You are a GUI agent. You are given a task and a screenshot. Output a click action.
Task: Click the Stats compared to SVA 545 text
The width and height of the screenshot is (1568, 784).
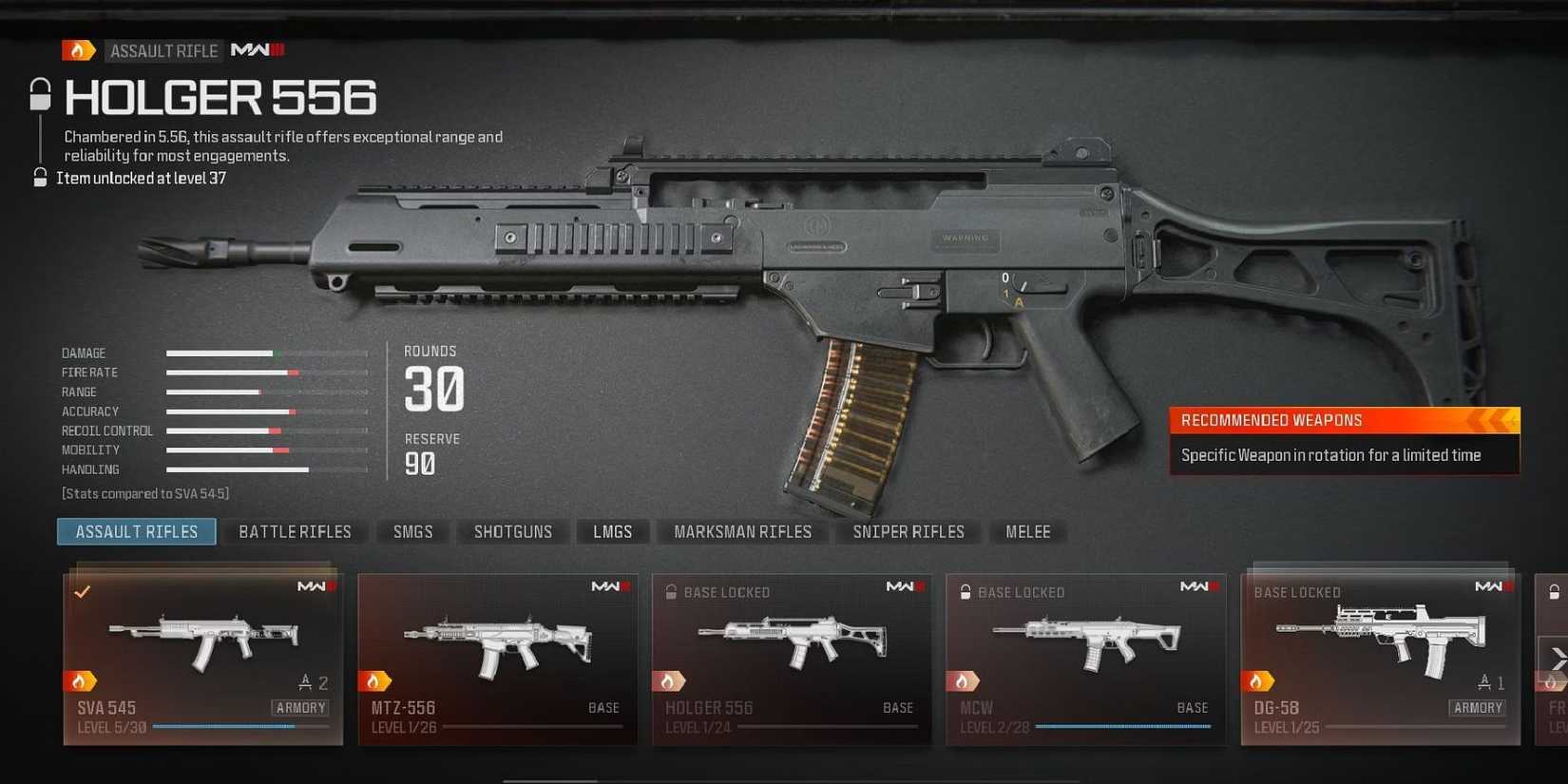tap(144, 493)
